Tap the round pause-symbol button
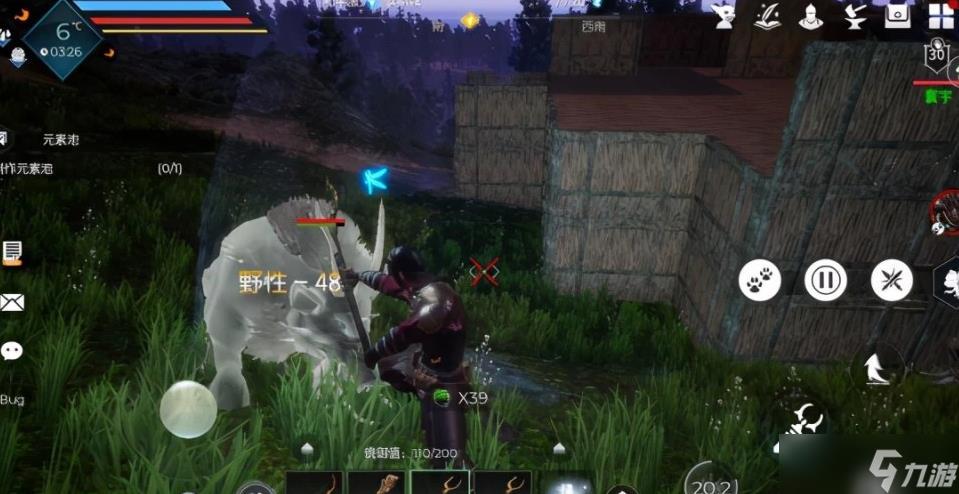This screenshot has width=959, height=494. click(x=826, y=281)
